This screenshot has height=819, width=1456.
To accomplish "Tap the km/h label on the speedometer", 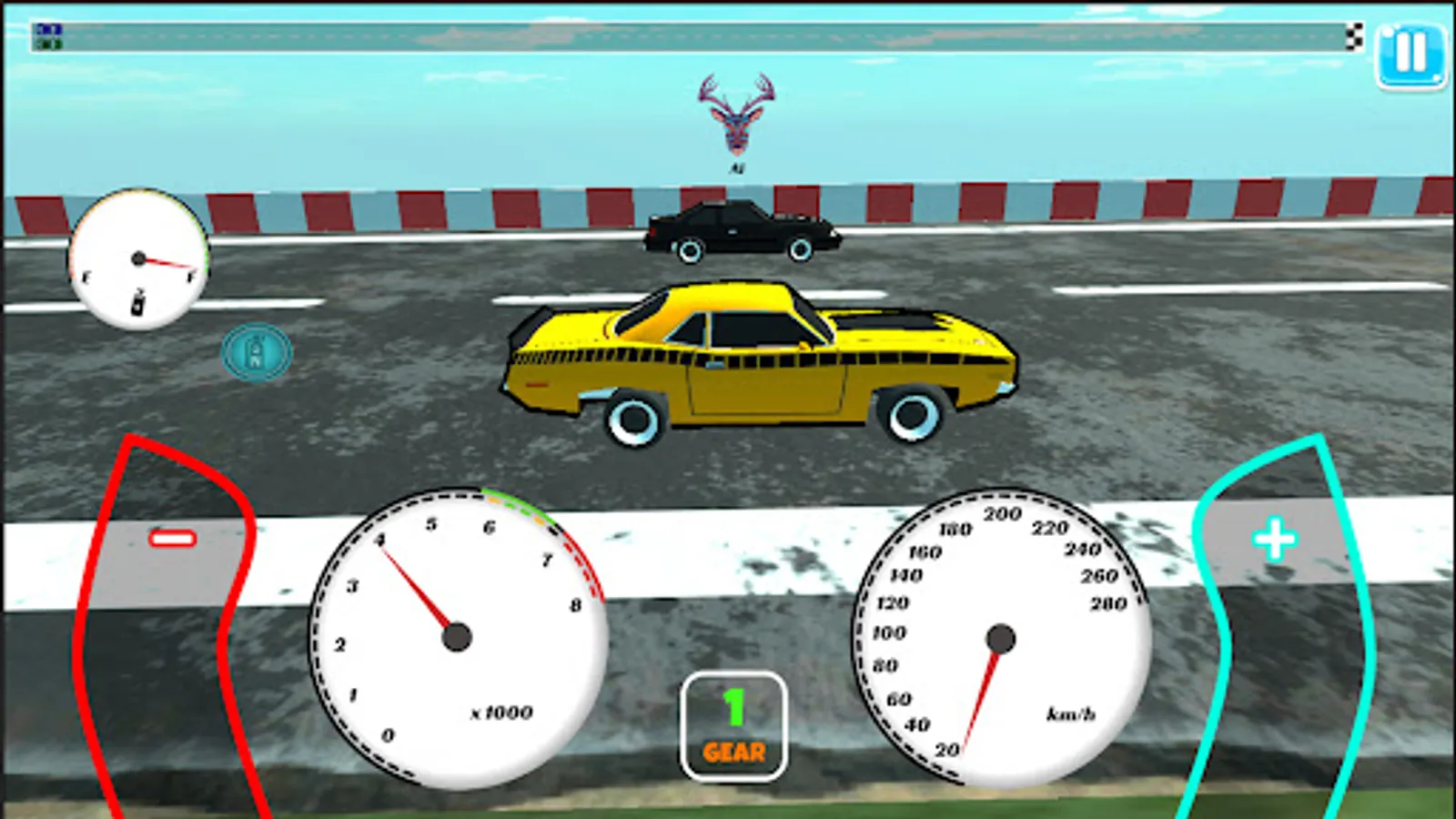I will (x=1070, y=712).
